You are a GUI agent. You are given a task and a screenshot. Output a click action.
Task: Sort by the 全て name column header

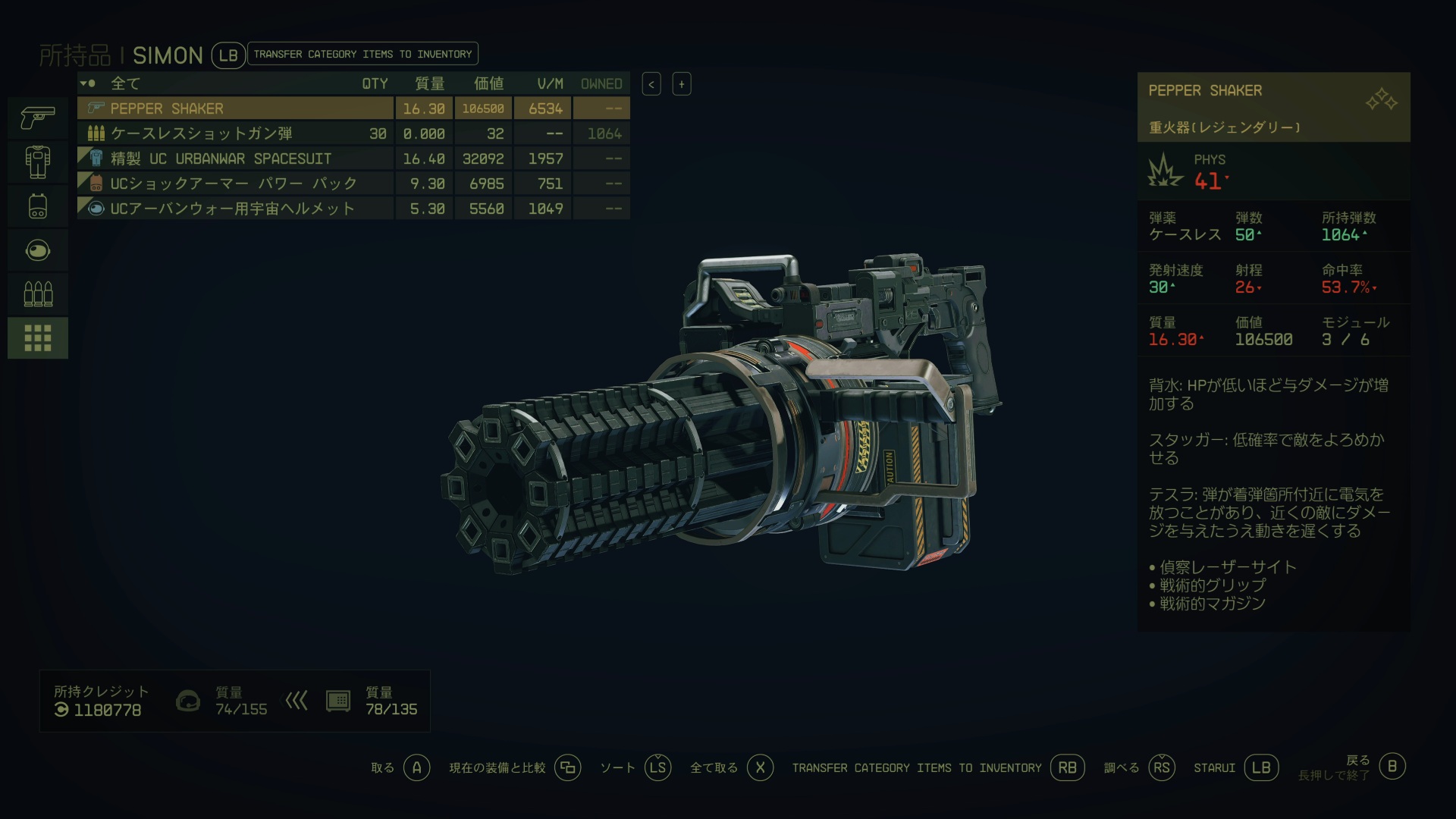point(126,83)
